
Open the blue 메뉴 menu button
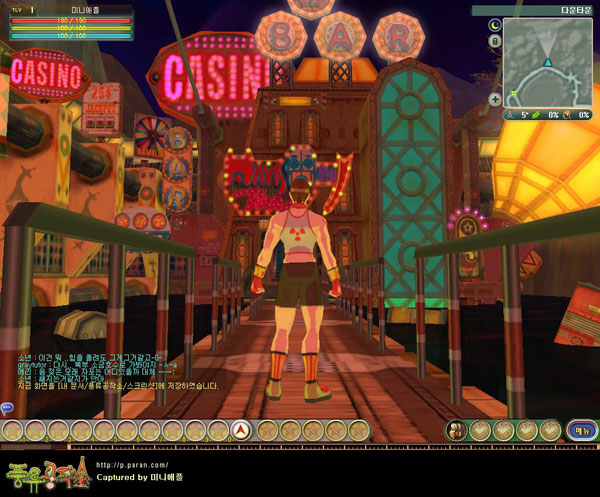(579, 430)
